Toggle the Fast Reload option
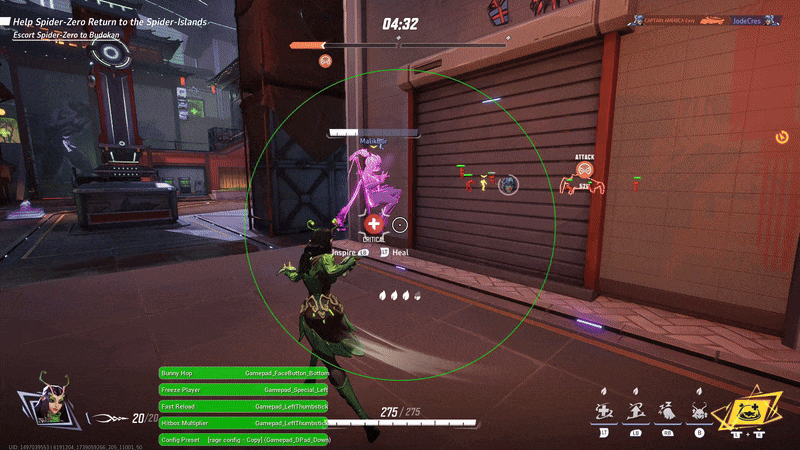This screenshot has width=800, height=450. [244, 407]
